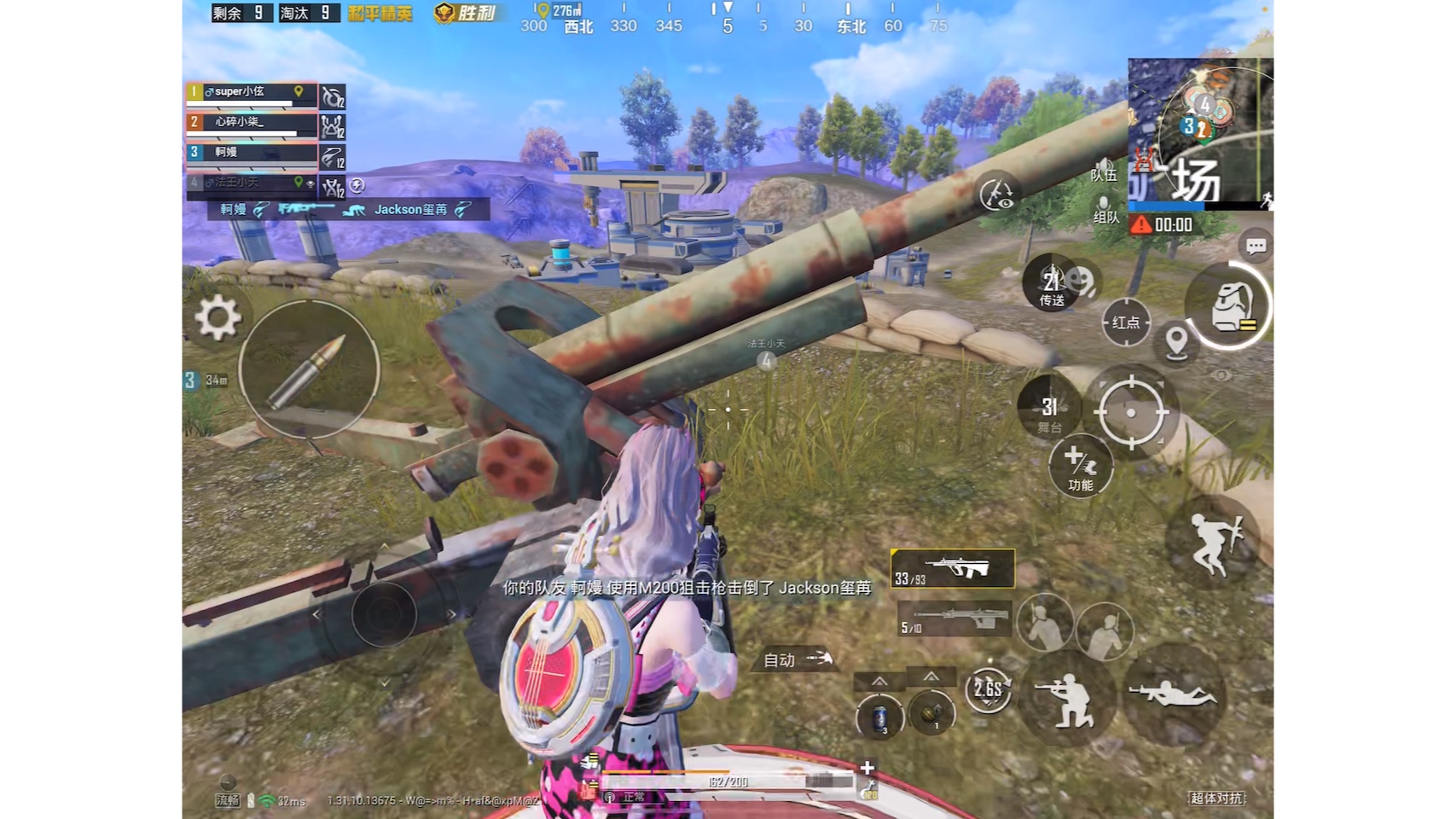
Task: Use the energy drink item slot
Action: 879,717
